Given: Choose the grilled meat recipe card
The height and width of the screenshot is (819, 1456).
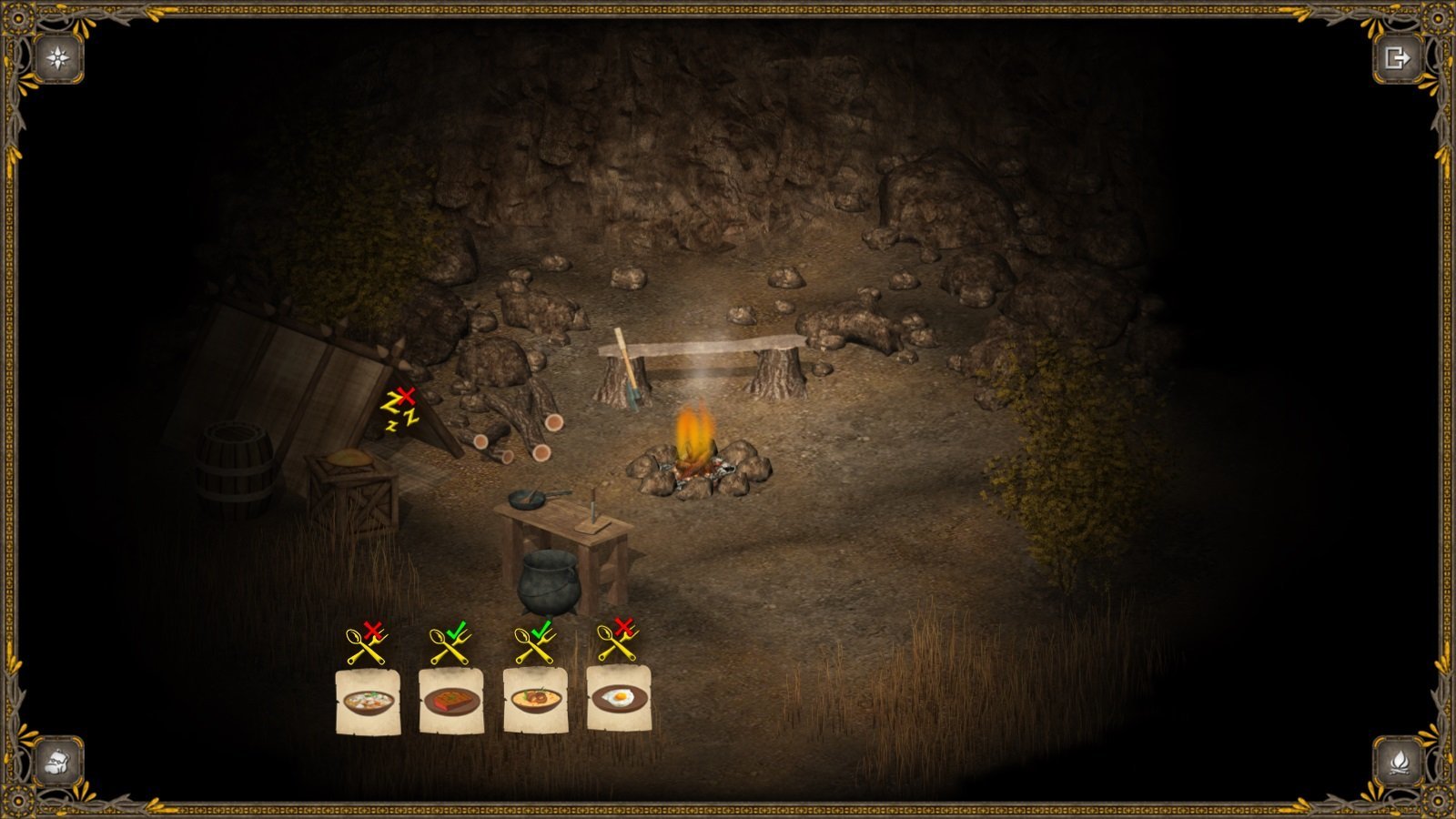Looking at the screenshot, I should click(x=451, y=701).
